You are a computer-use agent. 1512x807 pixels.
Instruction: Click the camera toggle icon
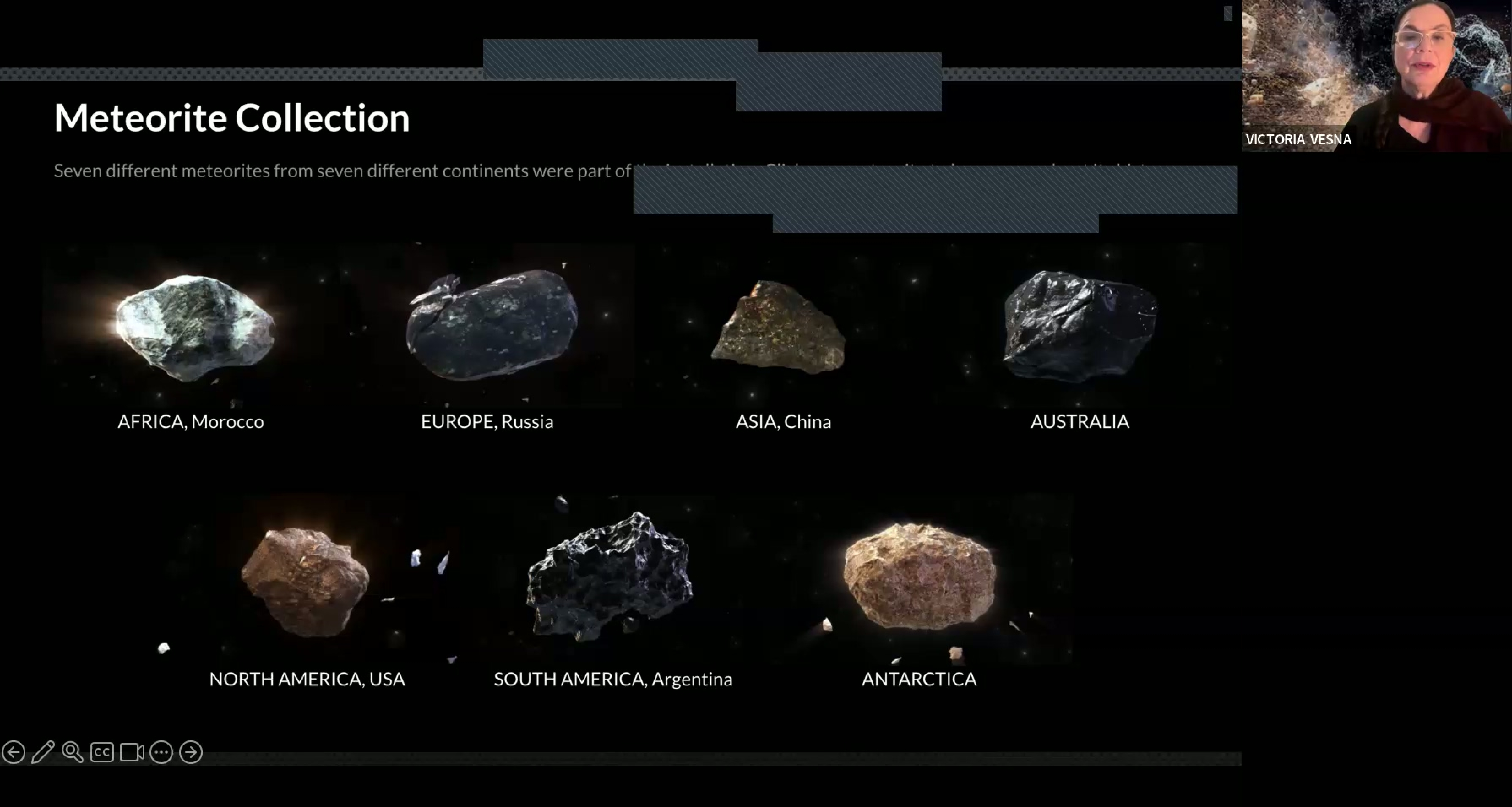click(132, 752)
